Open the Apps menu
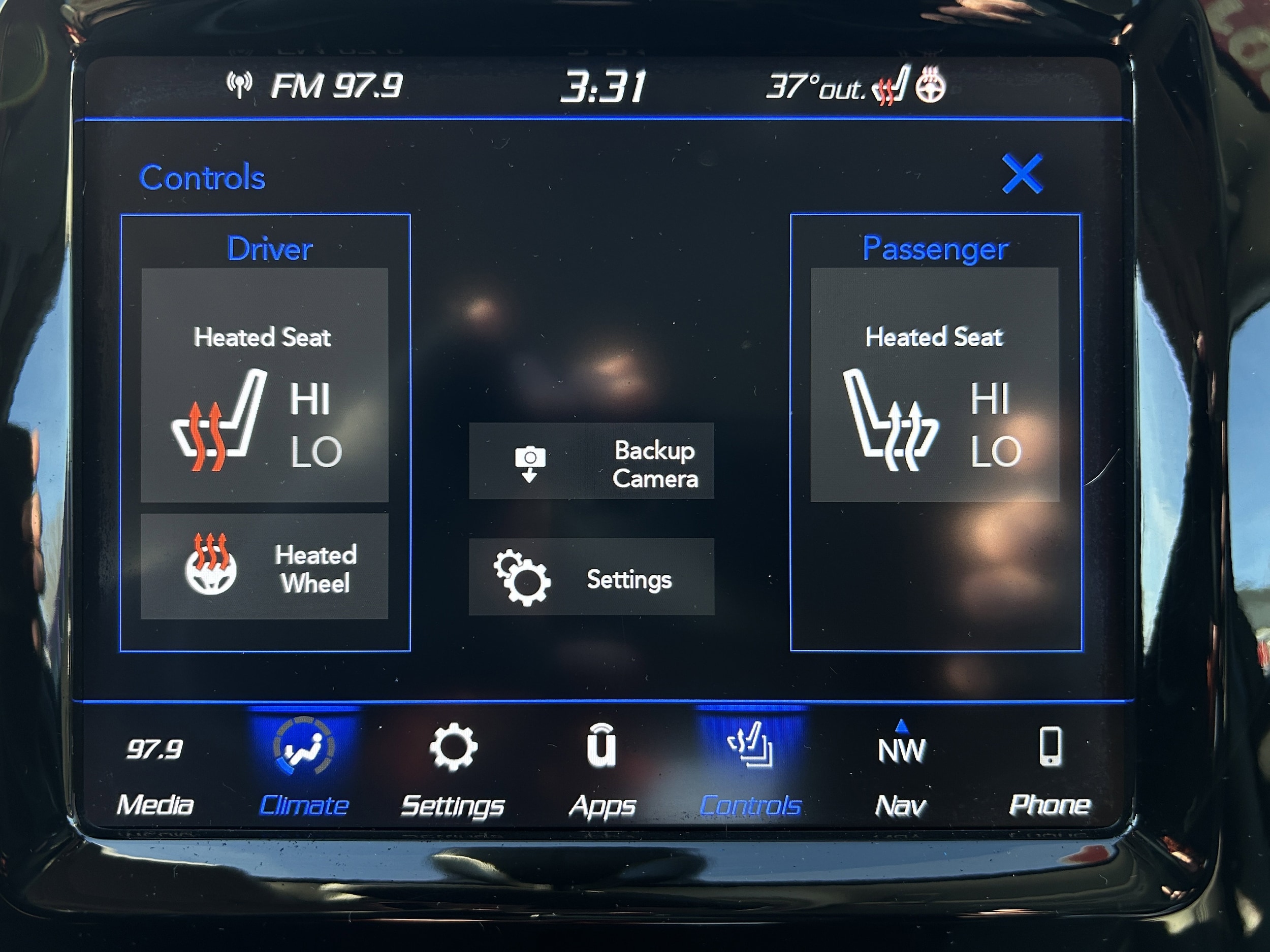1270x952 pixels. coord(601,771)
